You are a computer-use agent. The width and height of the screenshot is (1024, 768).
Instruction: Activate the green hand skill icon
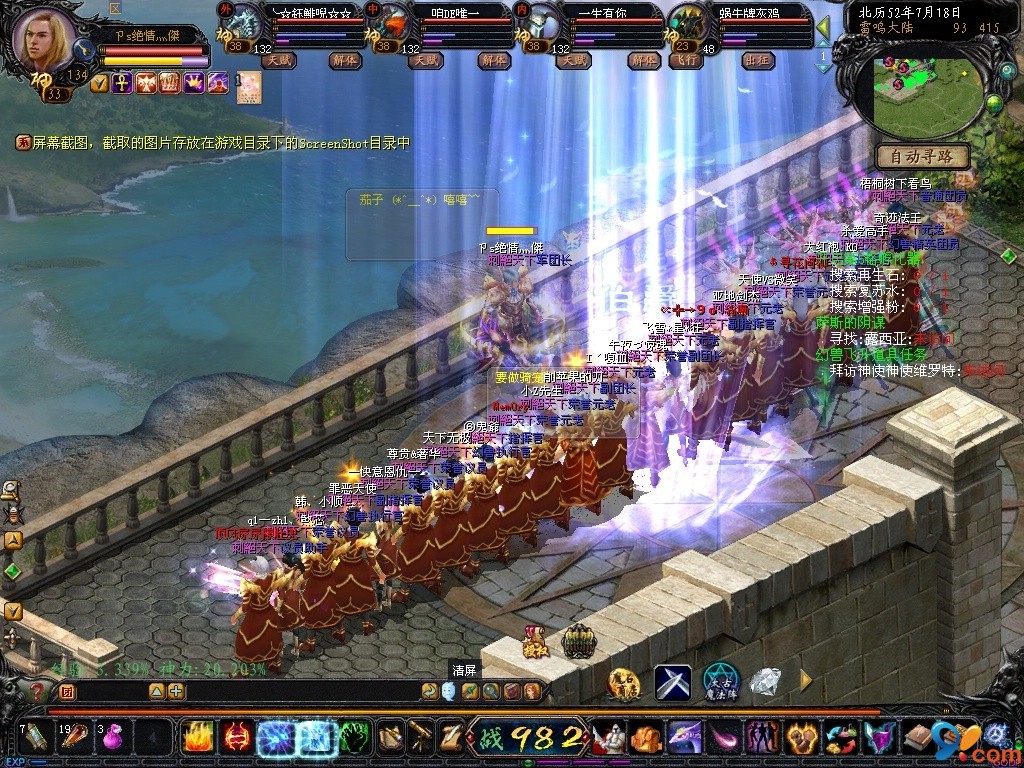tap(353, 738)
